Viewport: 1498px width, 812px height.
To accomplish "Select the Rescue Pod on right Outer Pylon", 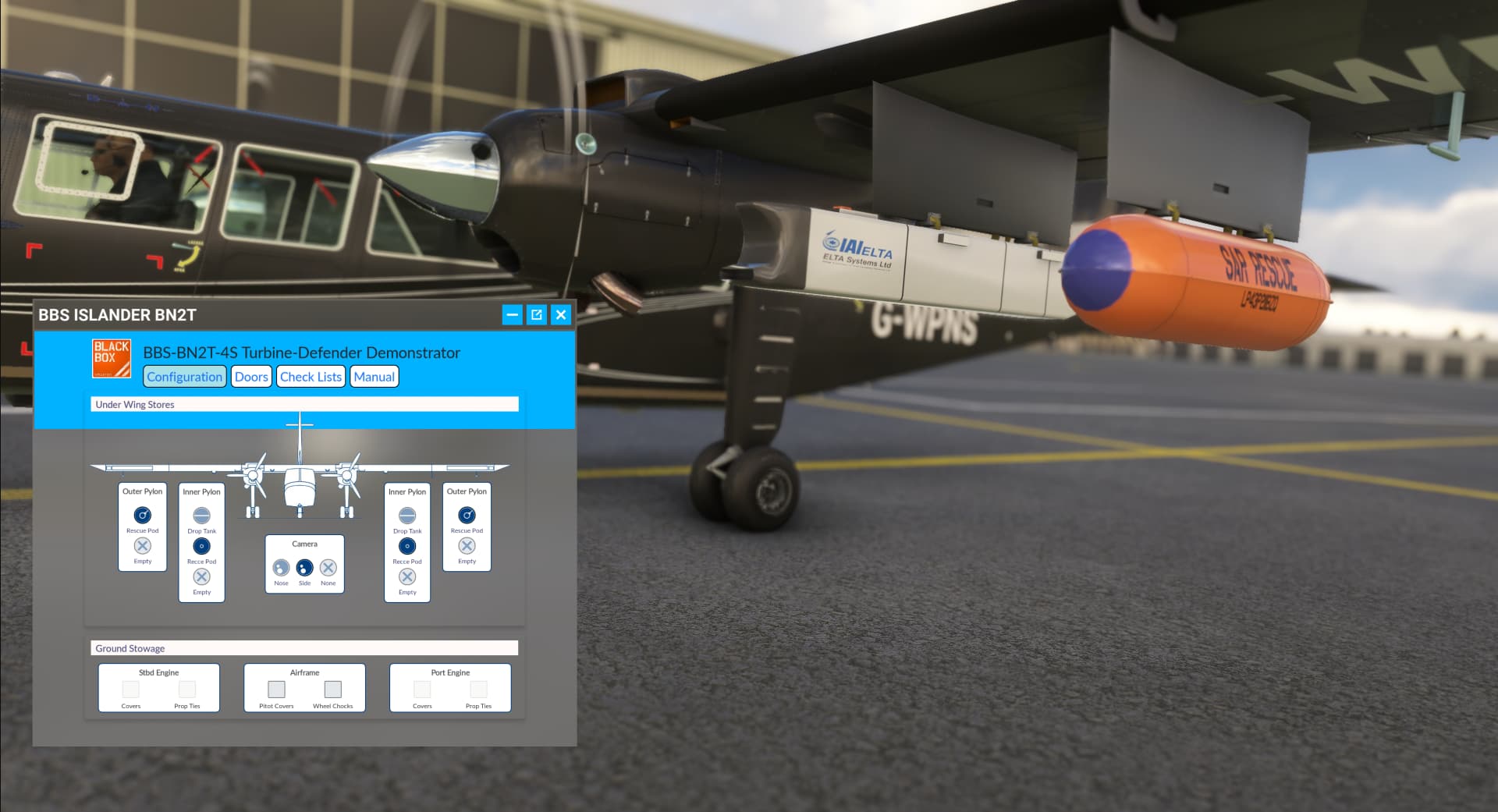I will click(x=466, y=515).
